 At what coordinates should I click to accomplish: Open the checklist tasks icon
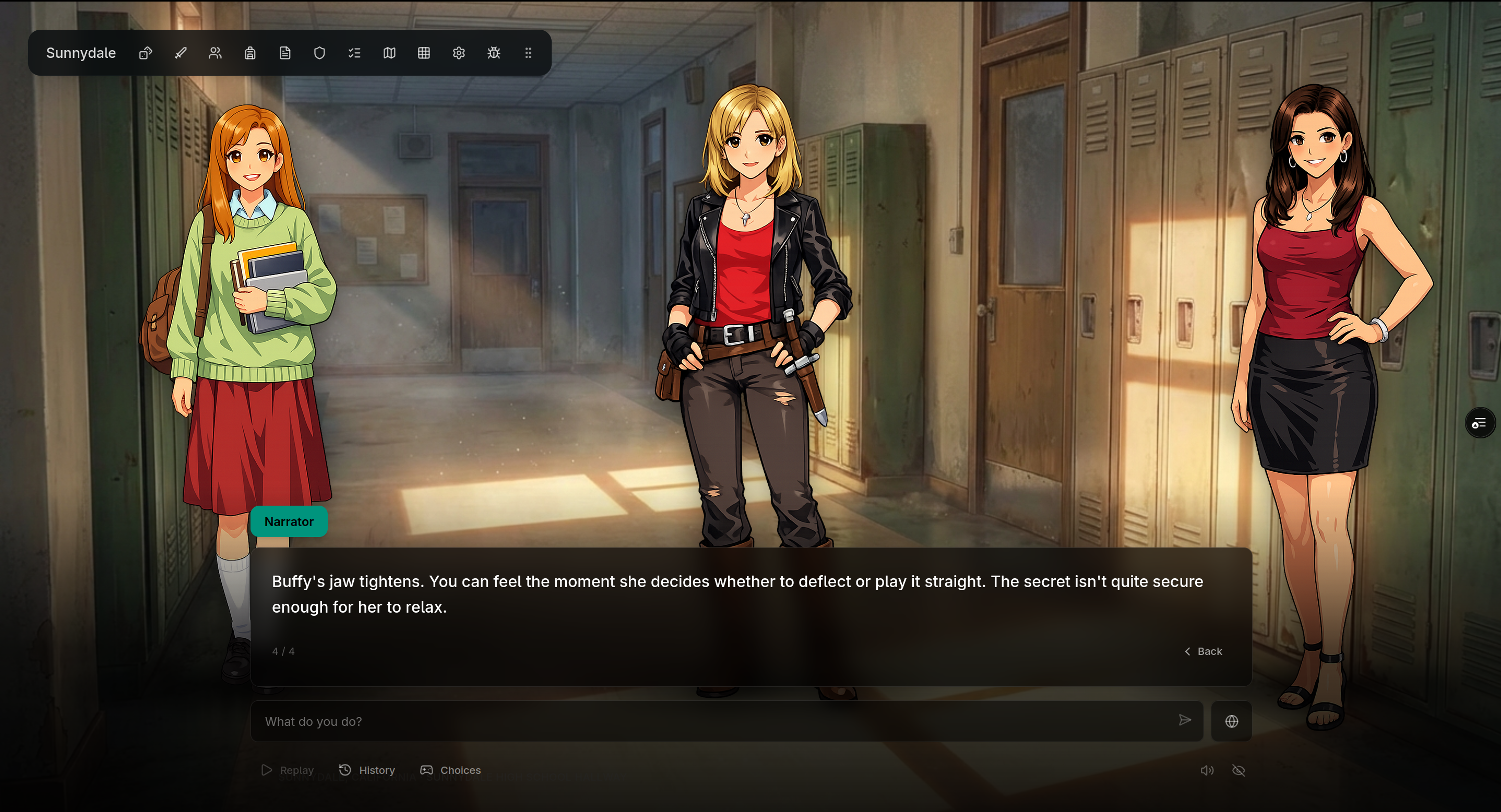[x=354, y=53]
